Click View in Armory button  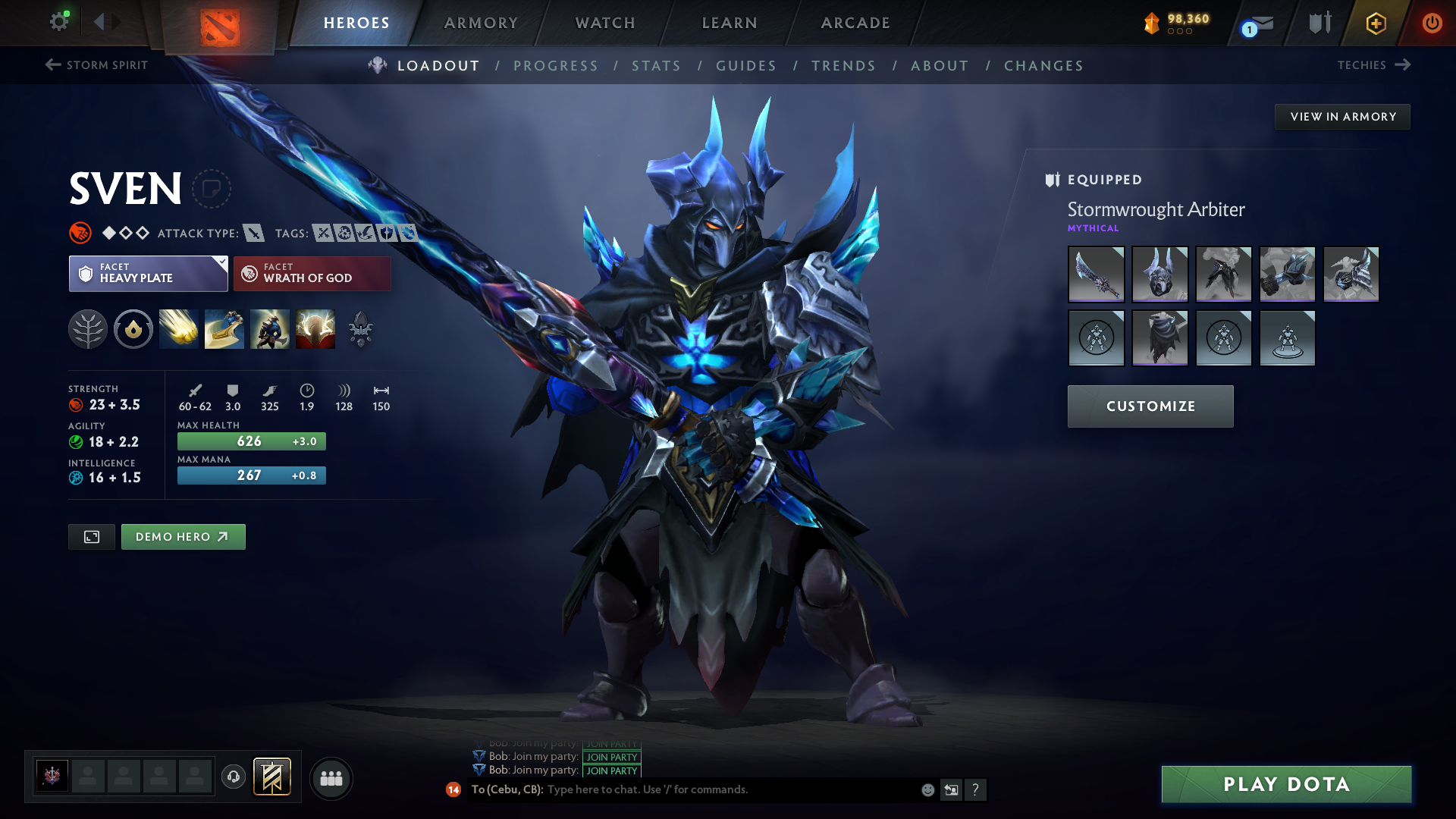(1342, 117)
